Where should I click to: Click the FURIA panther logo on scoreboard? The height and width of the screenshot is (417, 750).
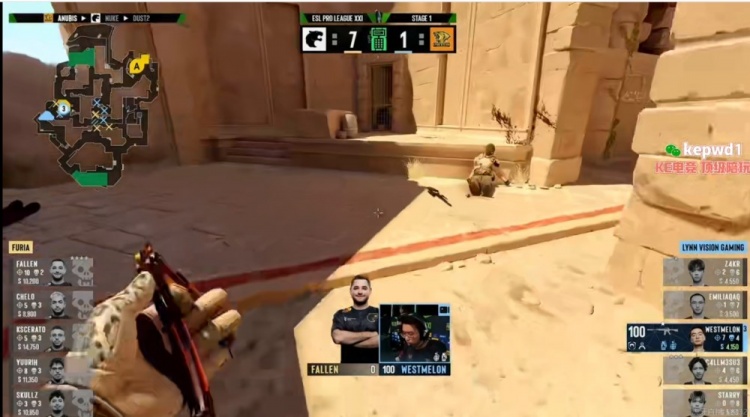coord(313,39)
